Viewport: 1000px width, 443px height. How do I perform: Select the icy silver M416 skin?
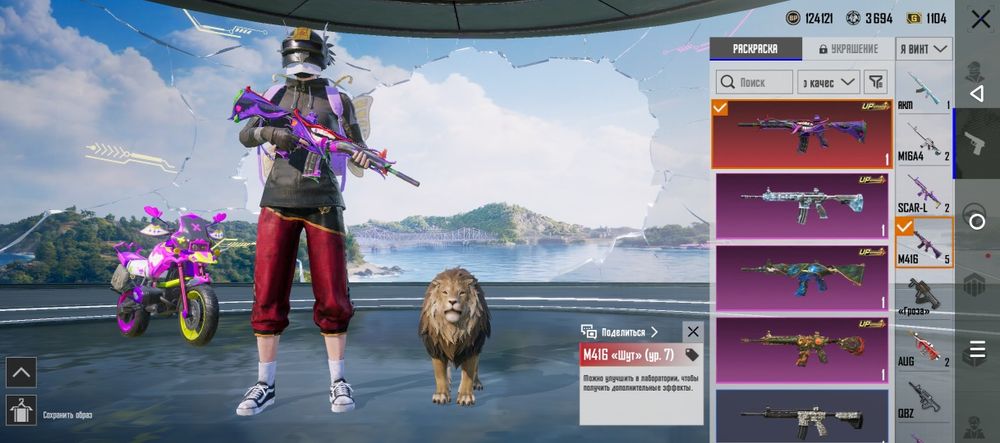tap(801, 206)
